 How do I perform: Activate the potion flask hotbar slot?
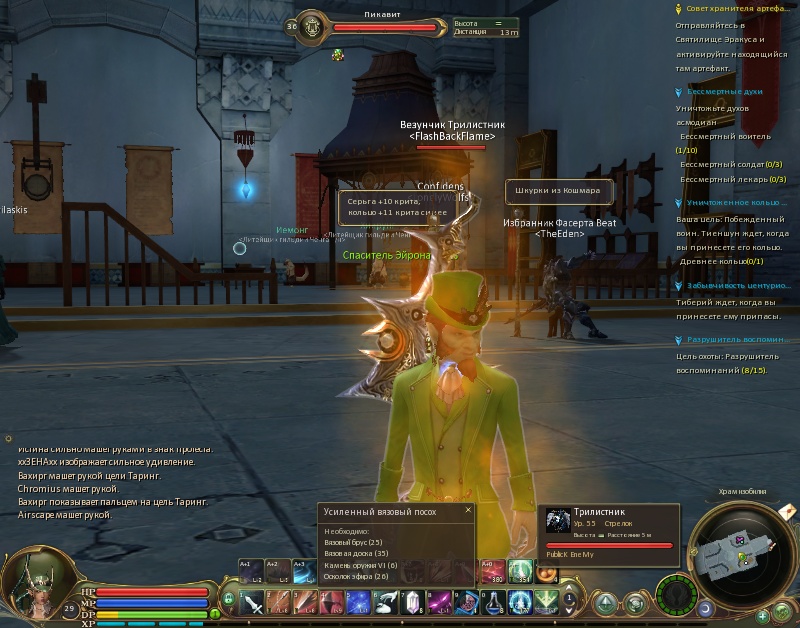[x=494, y=602]
